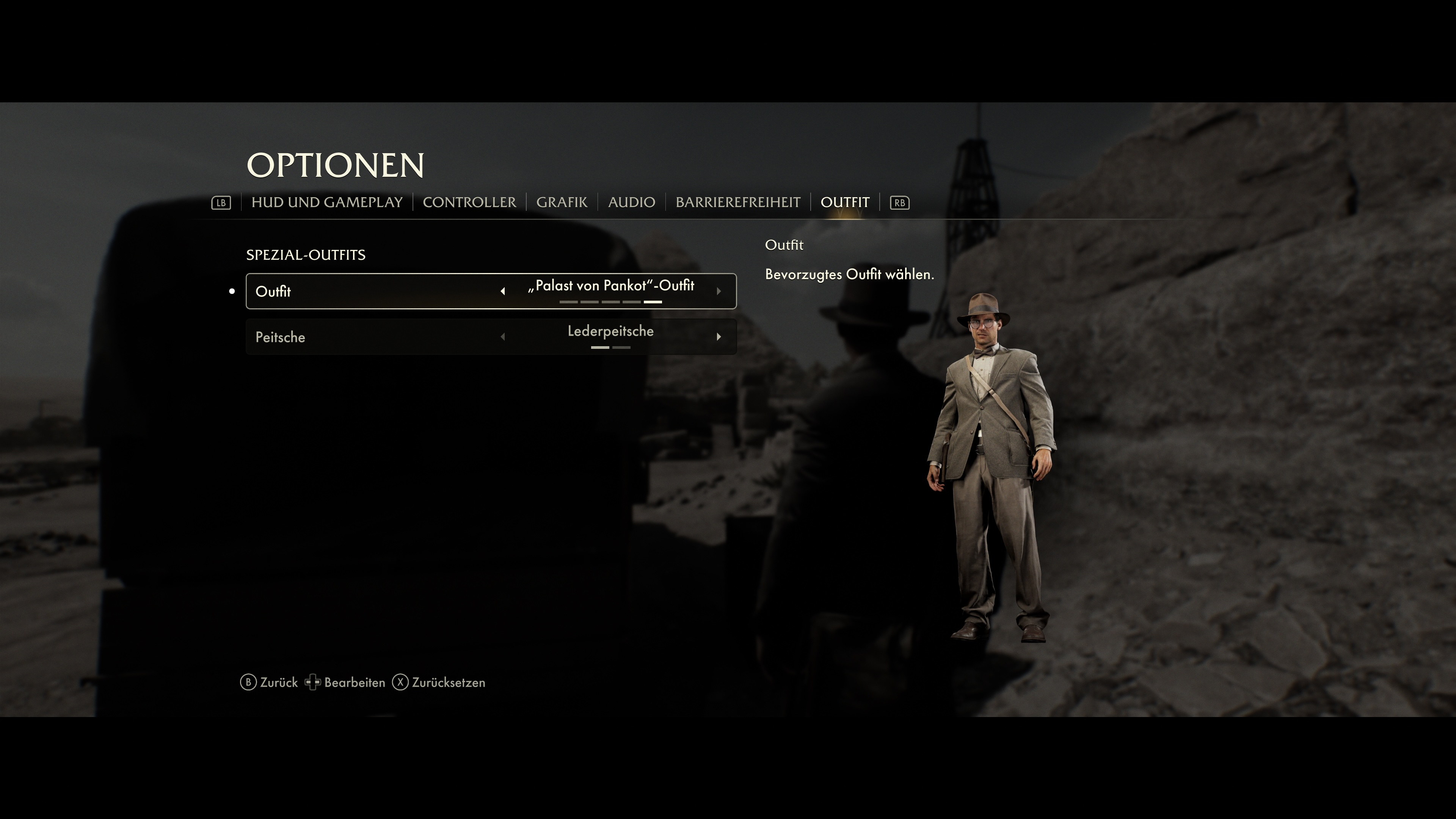
Task: Switch to the HUD und Gameplay tab
Action: 327,202
